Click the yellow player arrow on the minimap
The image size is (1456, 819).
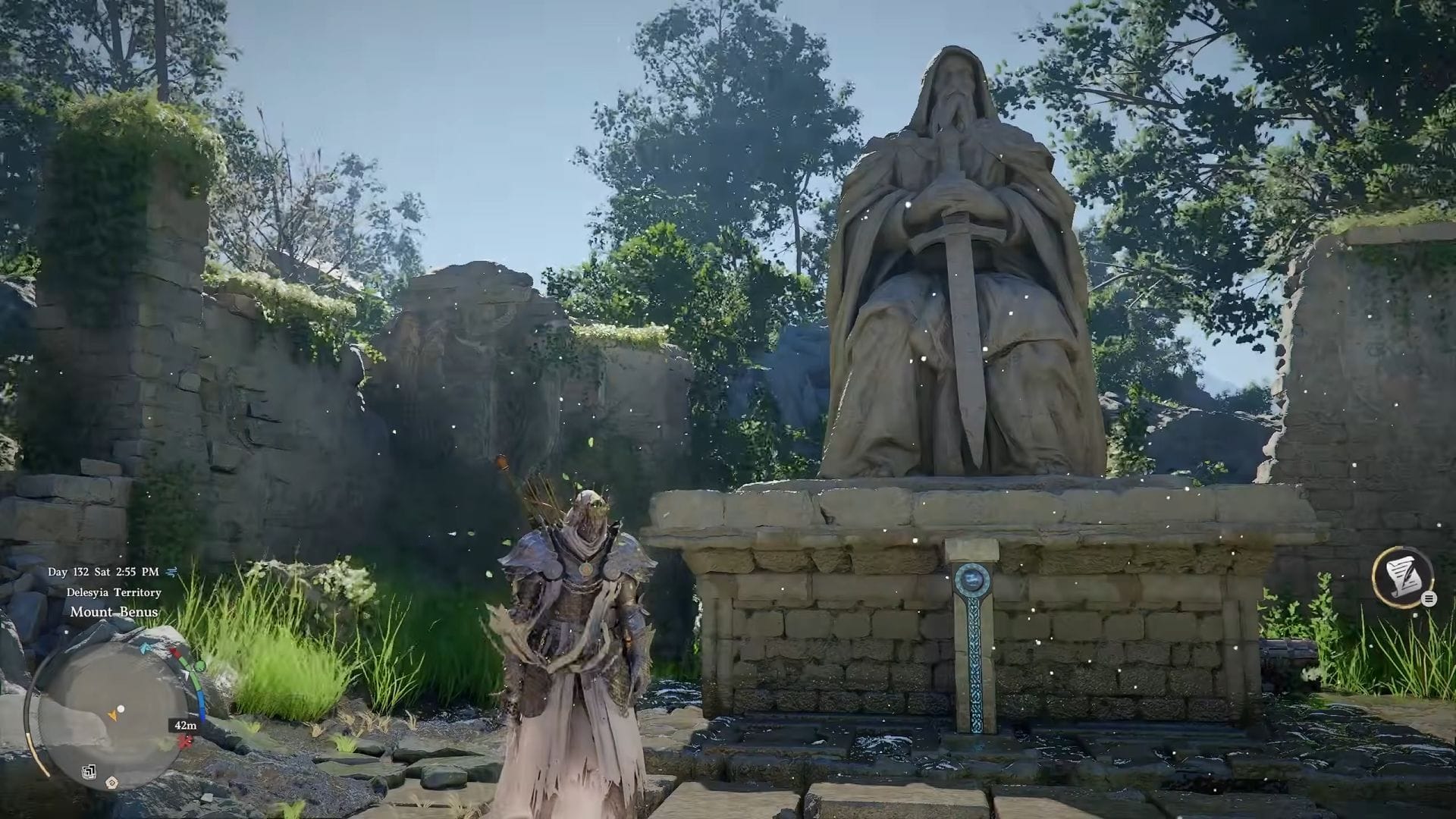coord(113,714)
